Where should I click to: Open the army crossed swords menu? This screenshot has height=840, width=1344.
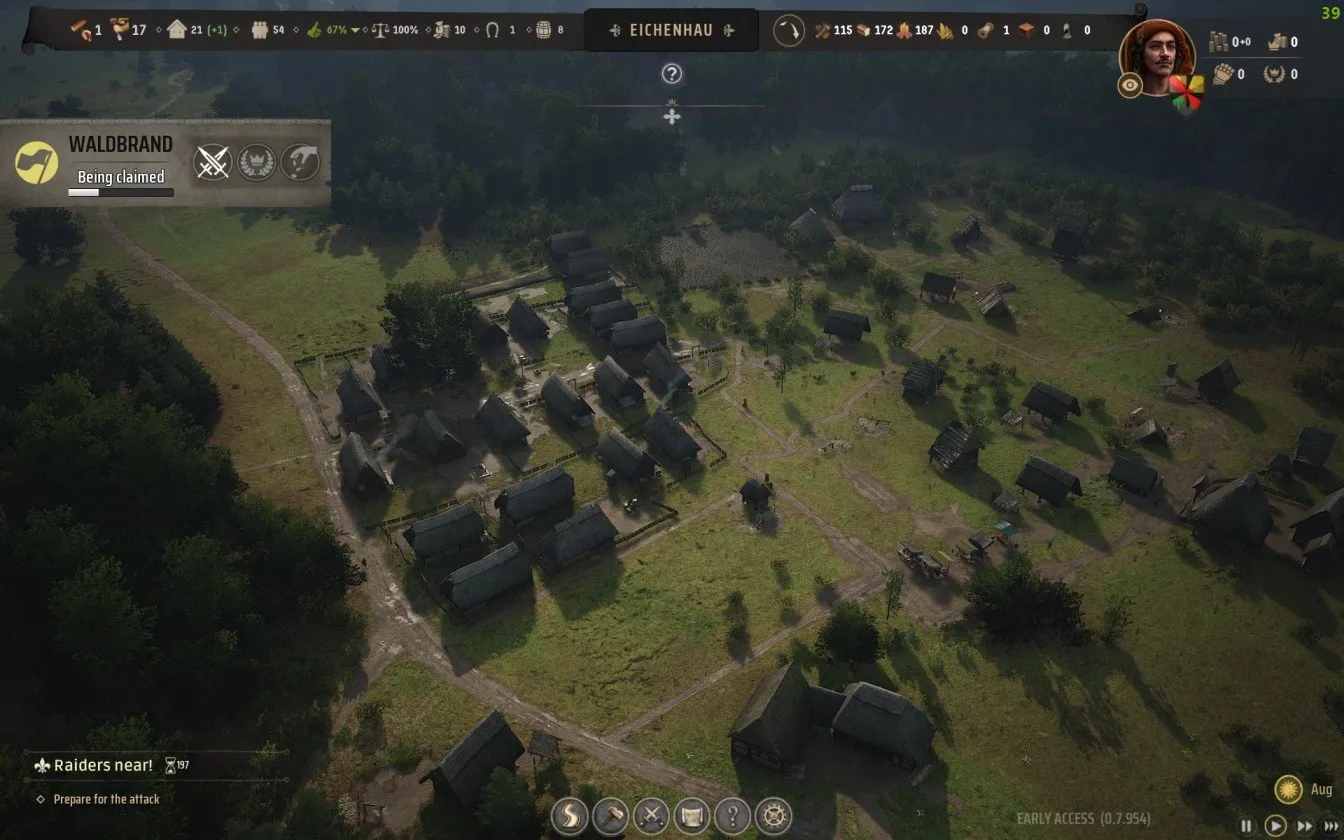tap(651, 816)
